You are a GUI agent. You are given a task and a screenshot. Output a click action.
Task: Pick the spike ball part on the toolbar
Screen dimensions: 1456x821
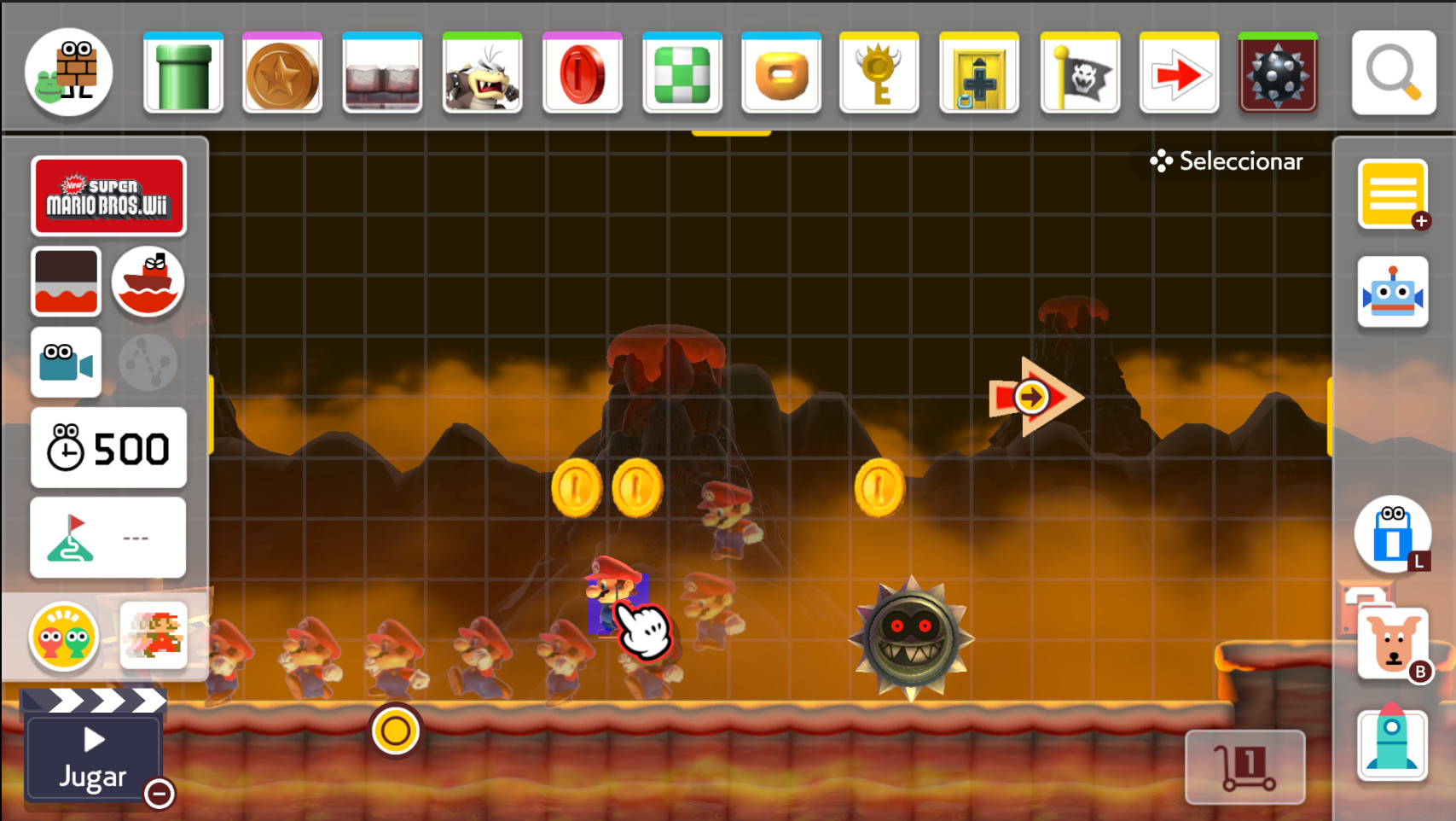point(1278,73)
